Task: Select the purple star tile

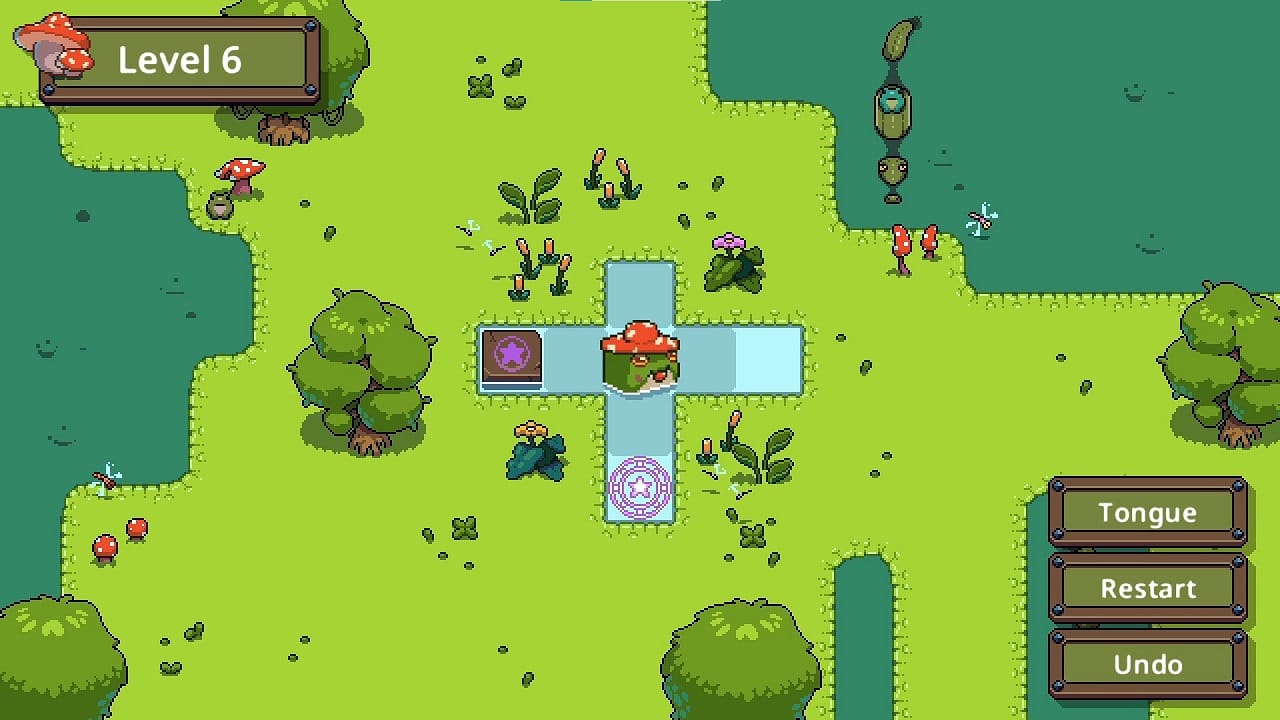Action: pos(510,359)
